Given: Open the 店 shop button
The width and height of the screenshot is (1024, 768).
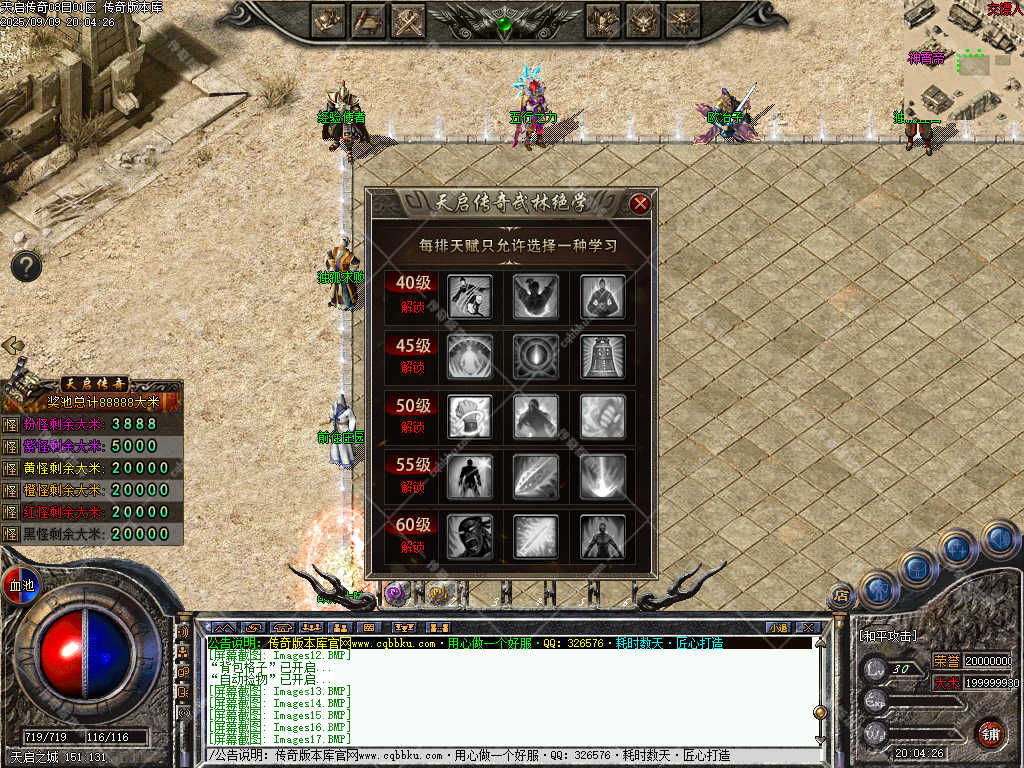Looking at the screenshot, I should [841, 596].
